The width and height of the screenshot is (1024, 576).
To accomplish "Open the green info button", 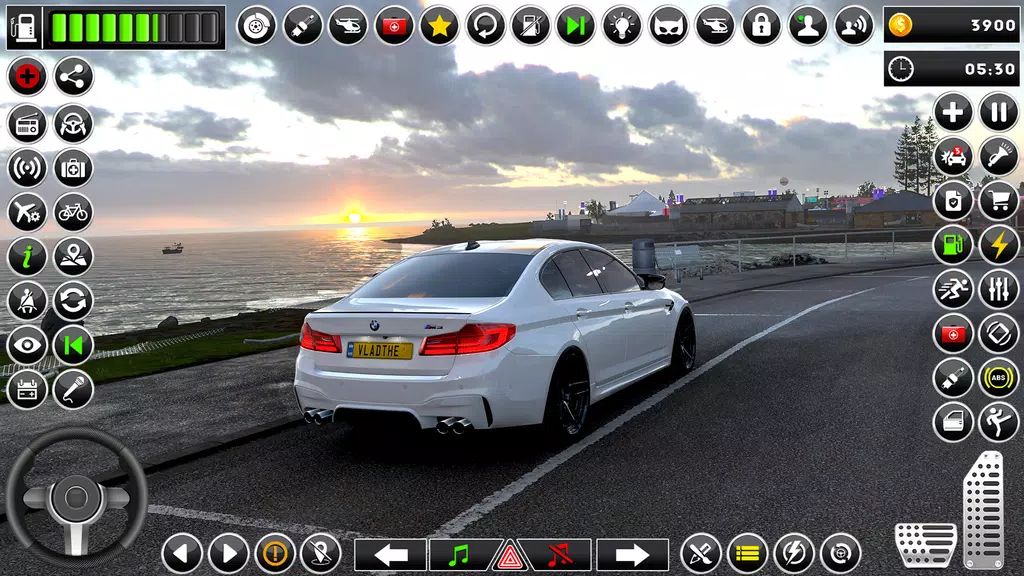I will click(x=27, y=257).
